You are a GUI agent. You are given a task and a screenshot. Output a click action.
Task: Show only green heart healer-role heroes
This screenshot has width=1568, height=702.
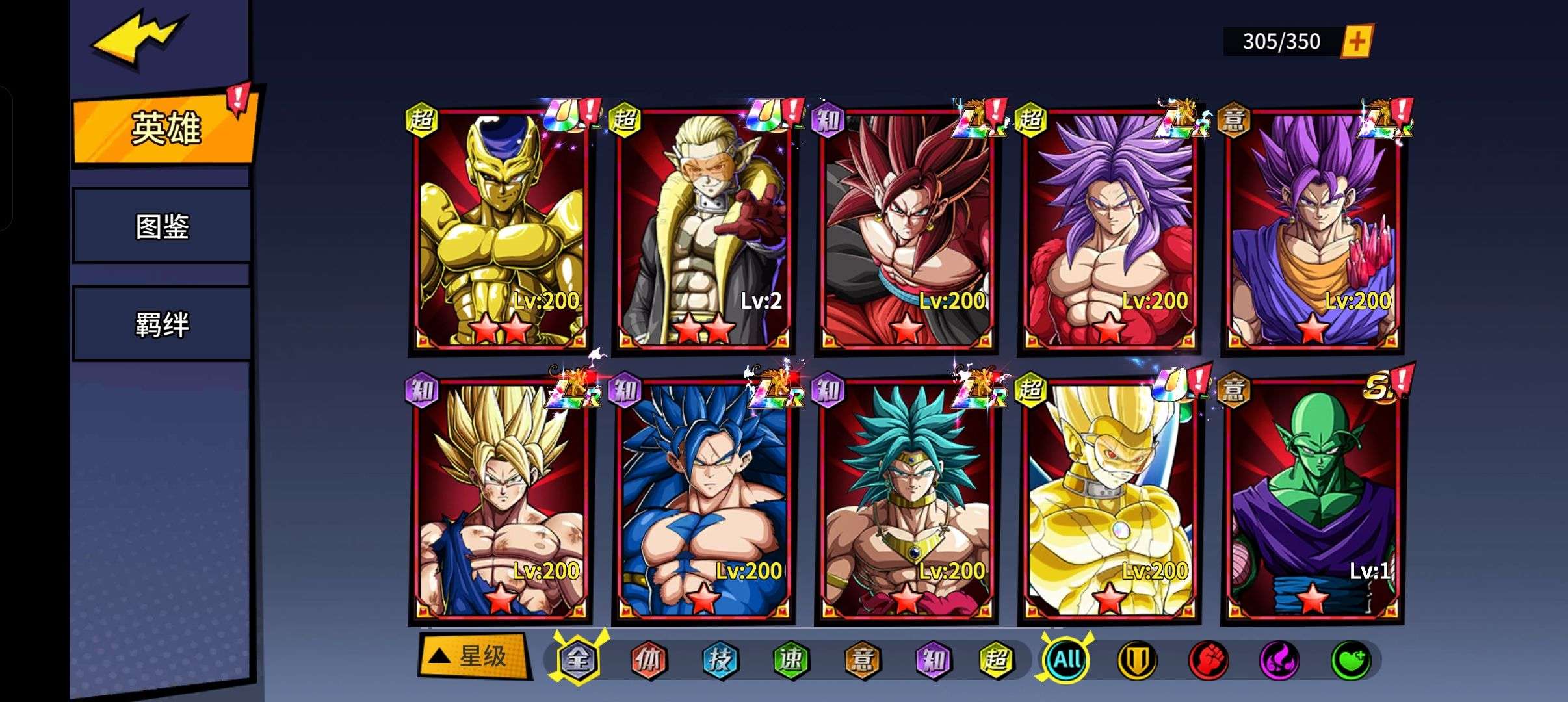coord(1351,660)
